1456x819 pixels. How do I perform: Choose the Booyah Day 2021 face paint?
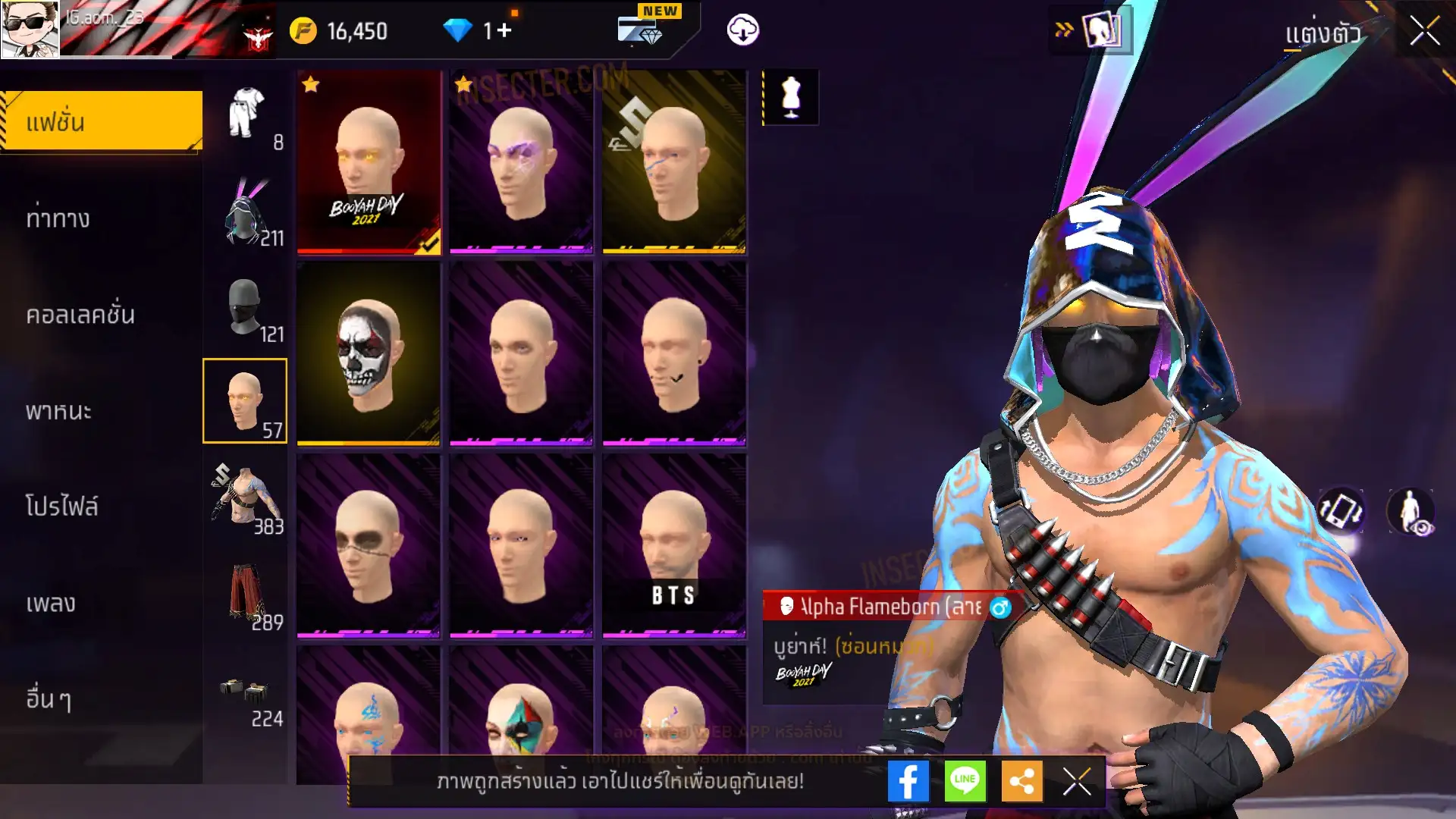pyautogui.click(x=369, y=162)
